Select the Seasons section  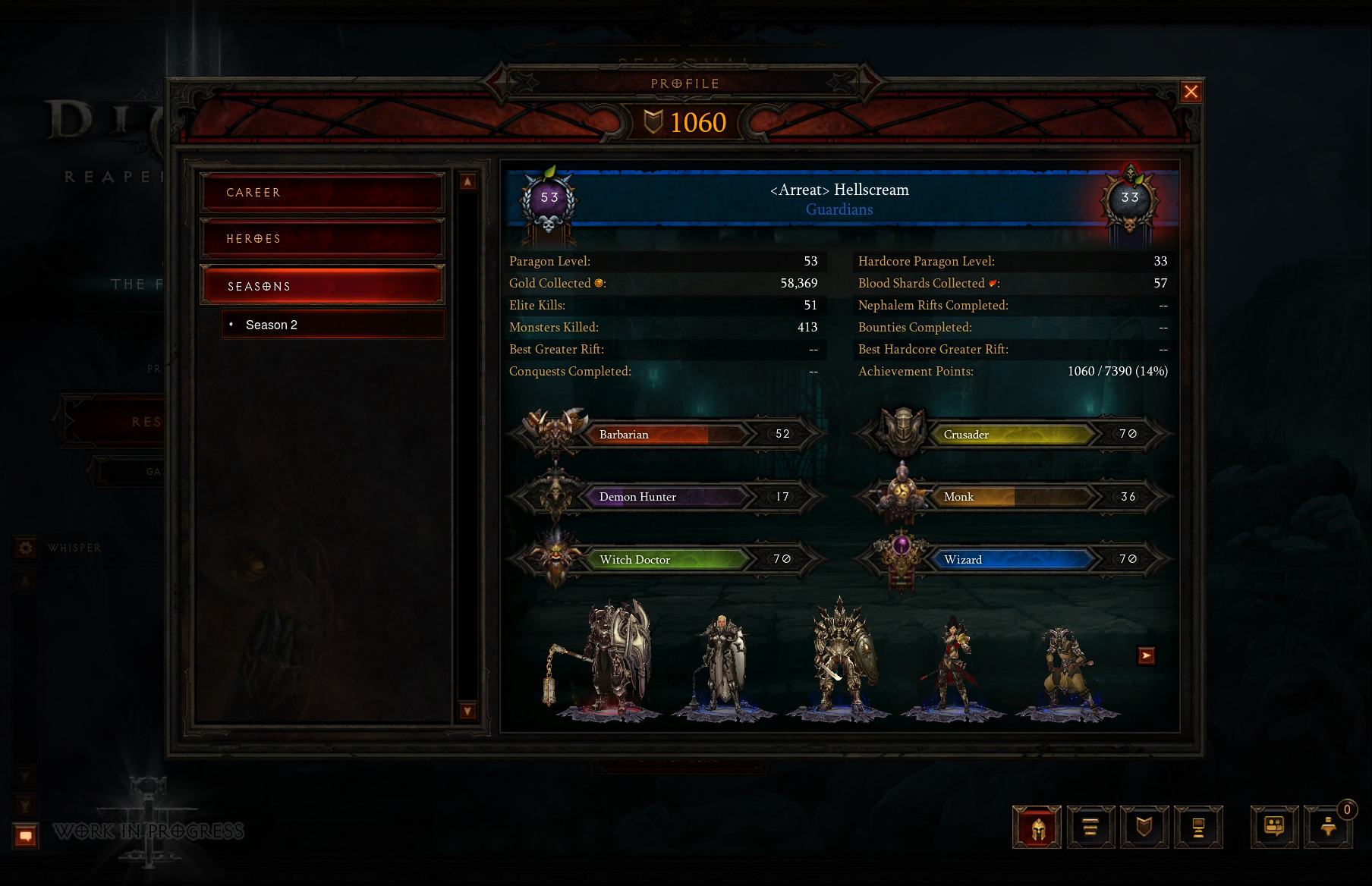[x=322, y=286]
